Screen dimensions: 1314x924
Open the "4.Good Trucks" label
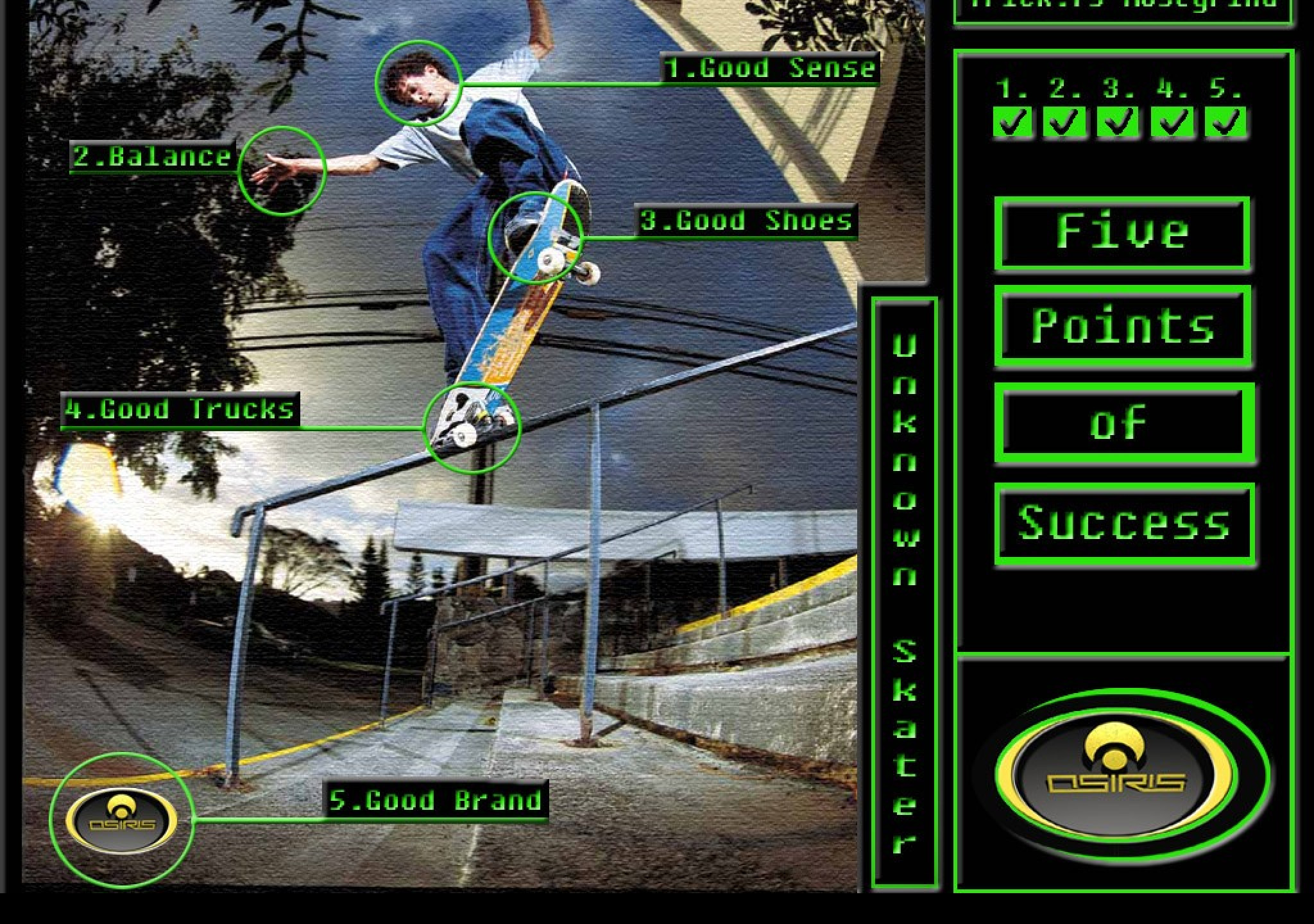(180, 409)
